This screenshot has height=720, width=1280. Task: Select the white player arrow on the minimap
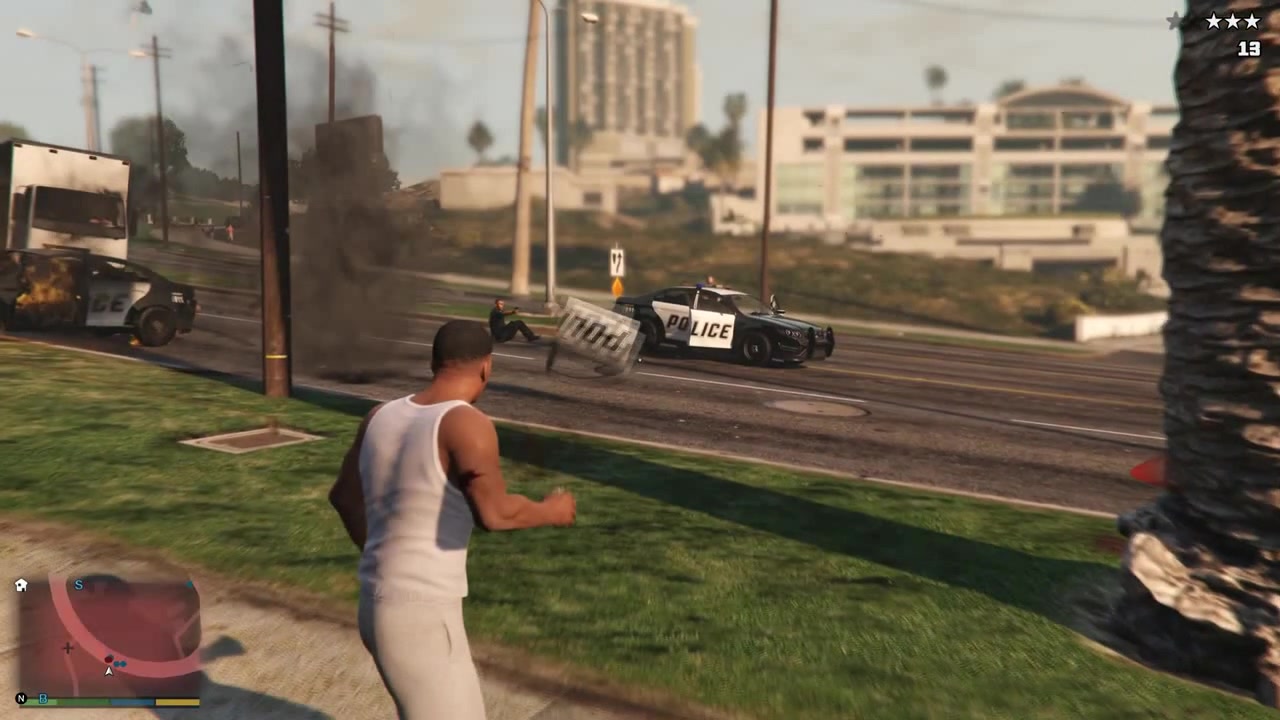109,670
